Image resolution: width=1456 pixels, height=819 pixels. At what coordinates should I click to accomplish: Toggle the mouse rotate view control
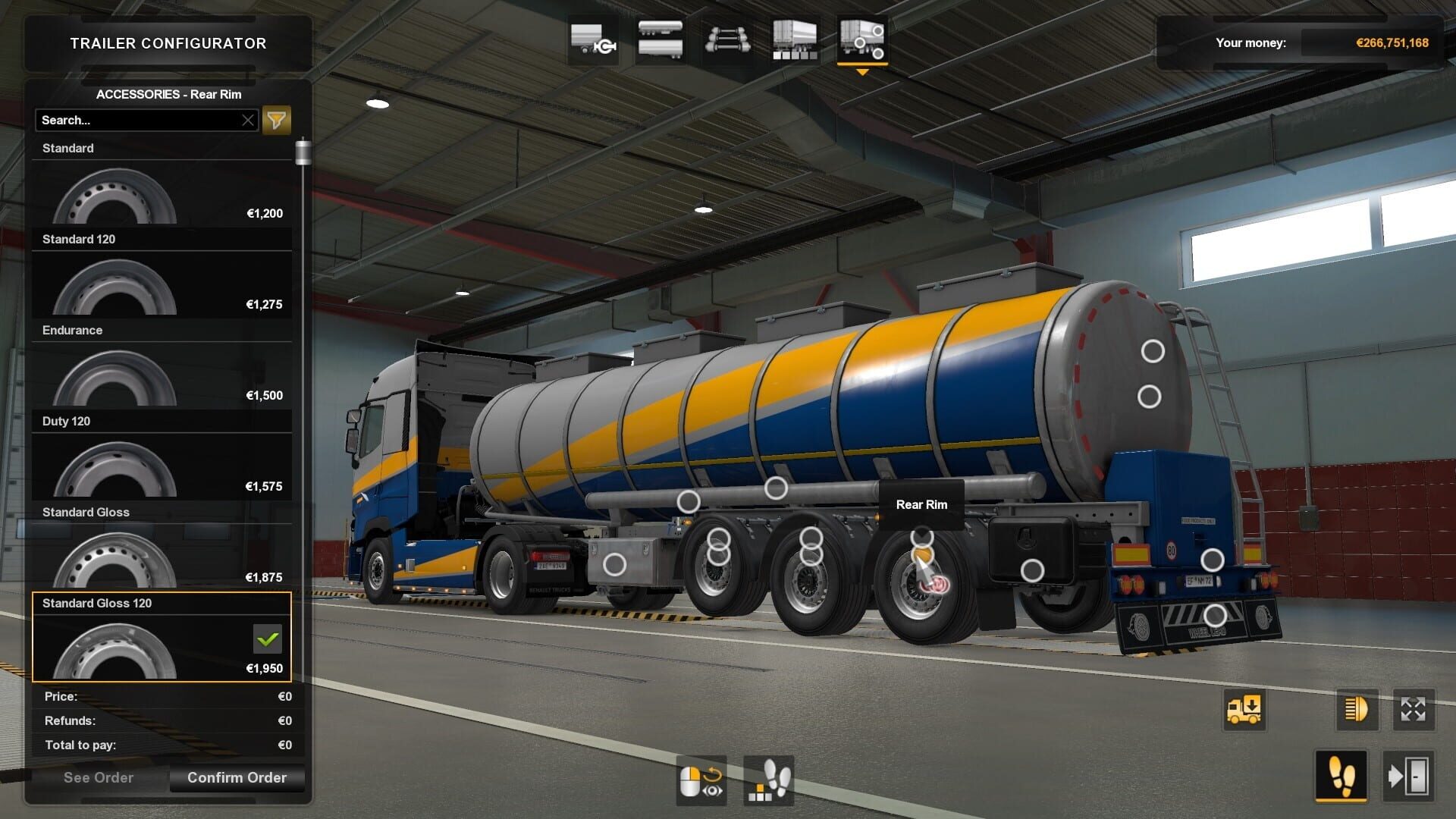pyautogui.click(x=701, y=781)
